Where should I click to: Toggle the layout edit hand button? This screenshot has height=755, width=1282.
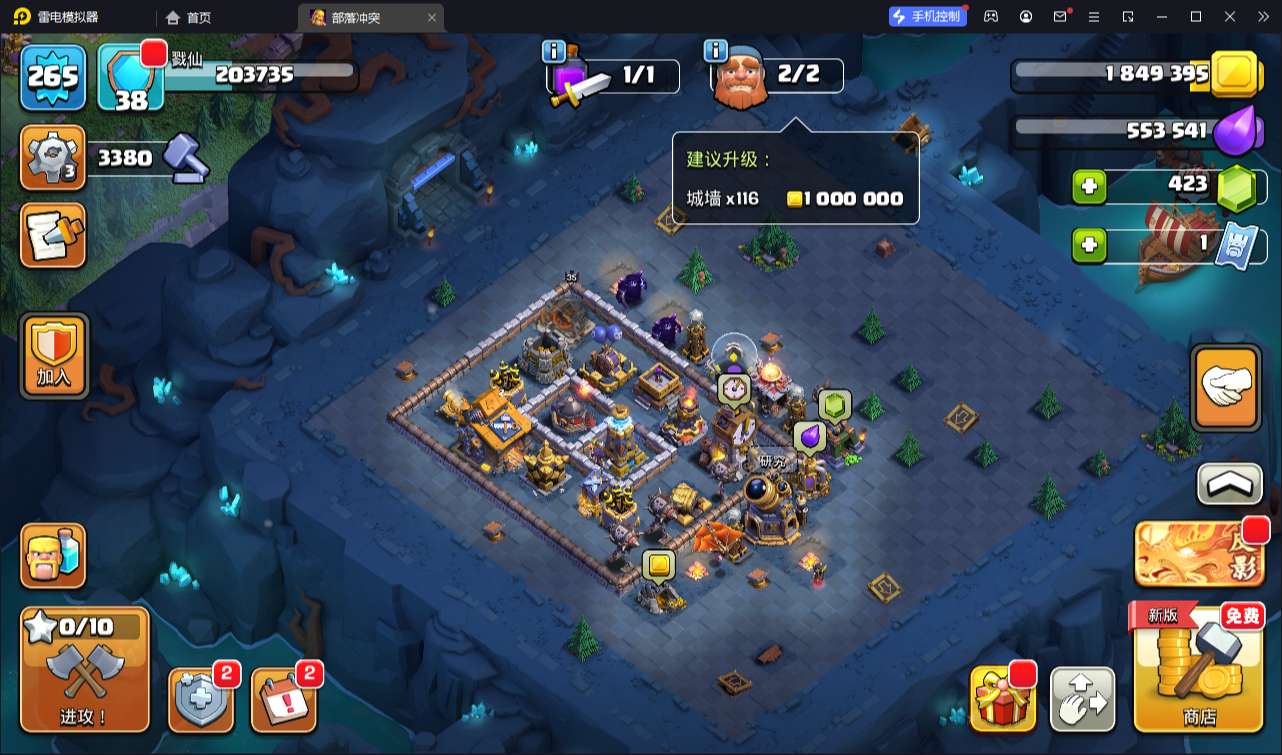click(x=1082, y=699)
